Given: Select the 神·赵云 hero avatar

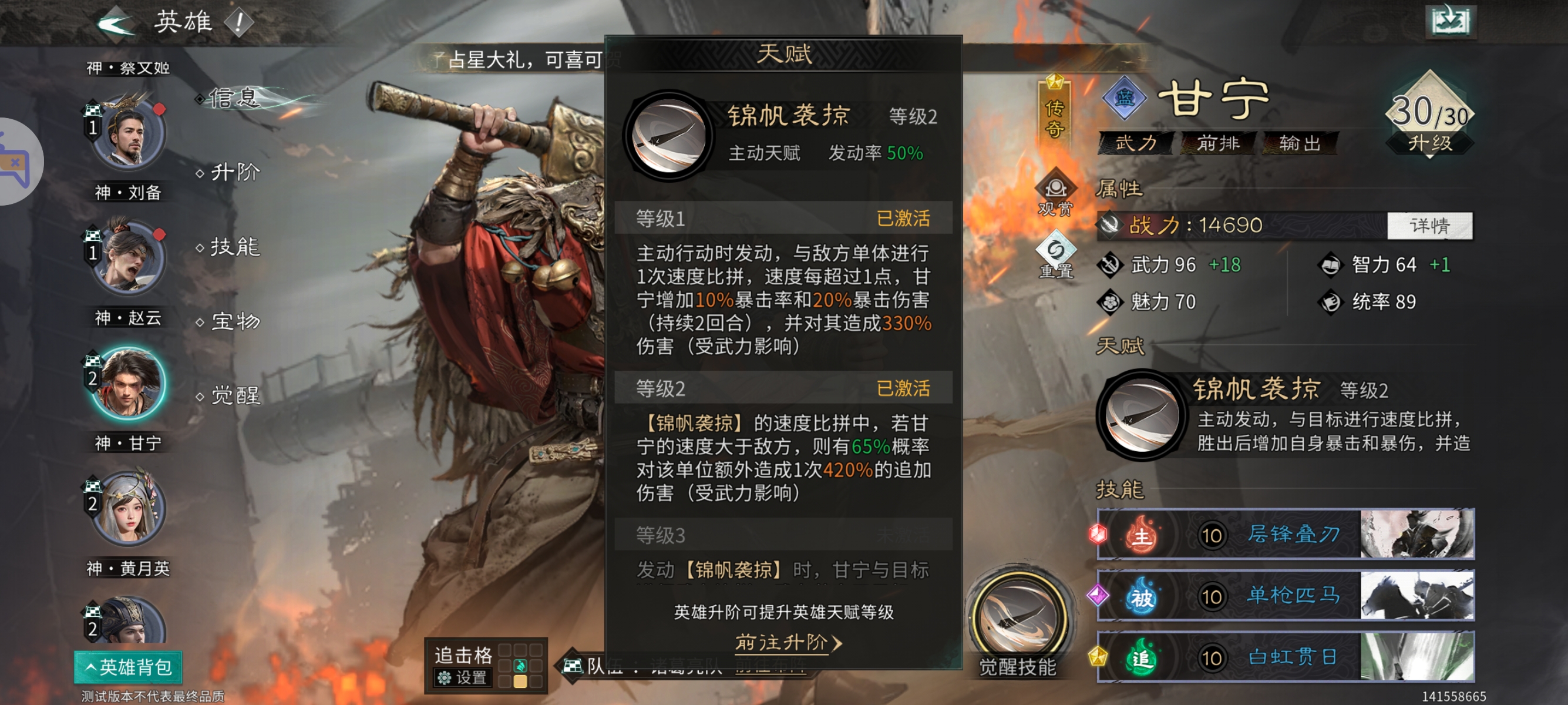Looking at the screenshot, I should click(128, 258).
